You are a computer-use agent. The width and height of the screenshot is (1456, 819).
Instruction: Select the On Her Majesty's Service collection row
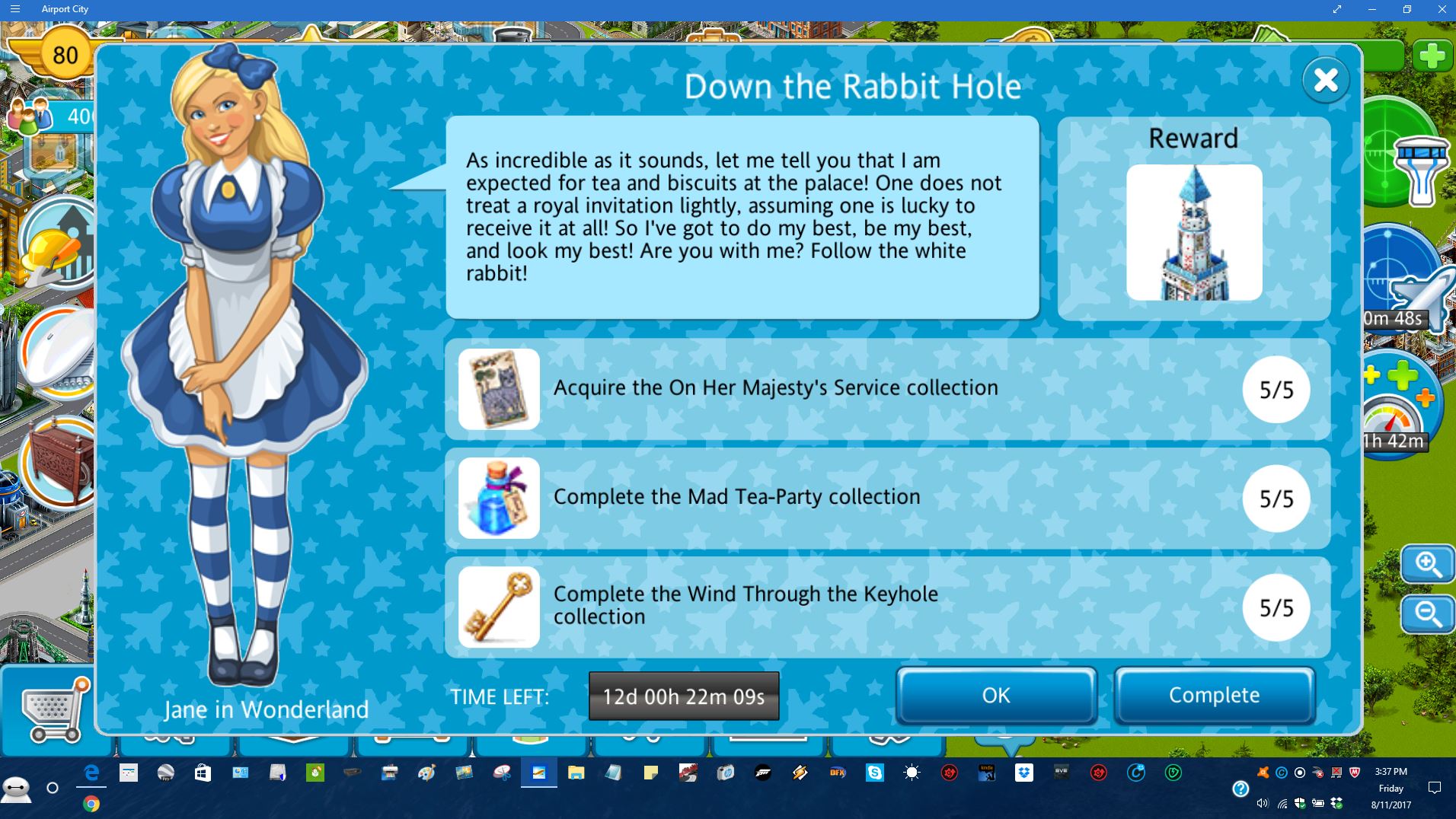[x=887, y=389]
